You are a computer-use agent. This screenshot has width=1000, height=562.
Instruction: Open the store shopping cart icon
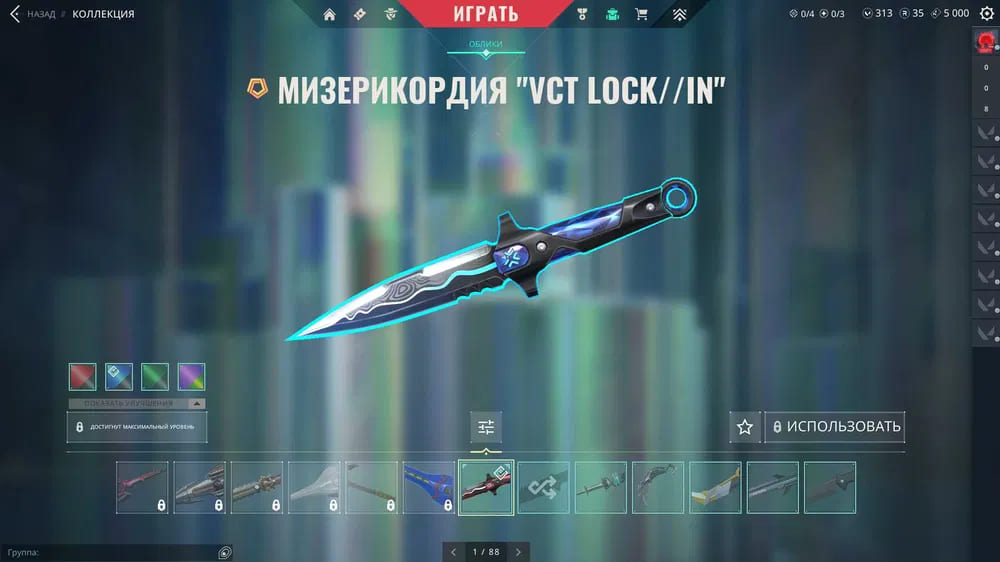[642, 14]
